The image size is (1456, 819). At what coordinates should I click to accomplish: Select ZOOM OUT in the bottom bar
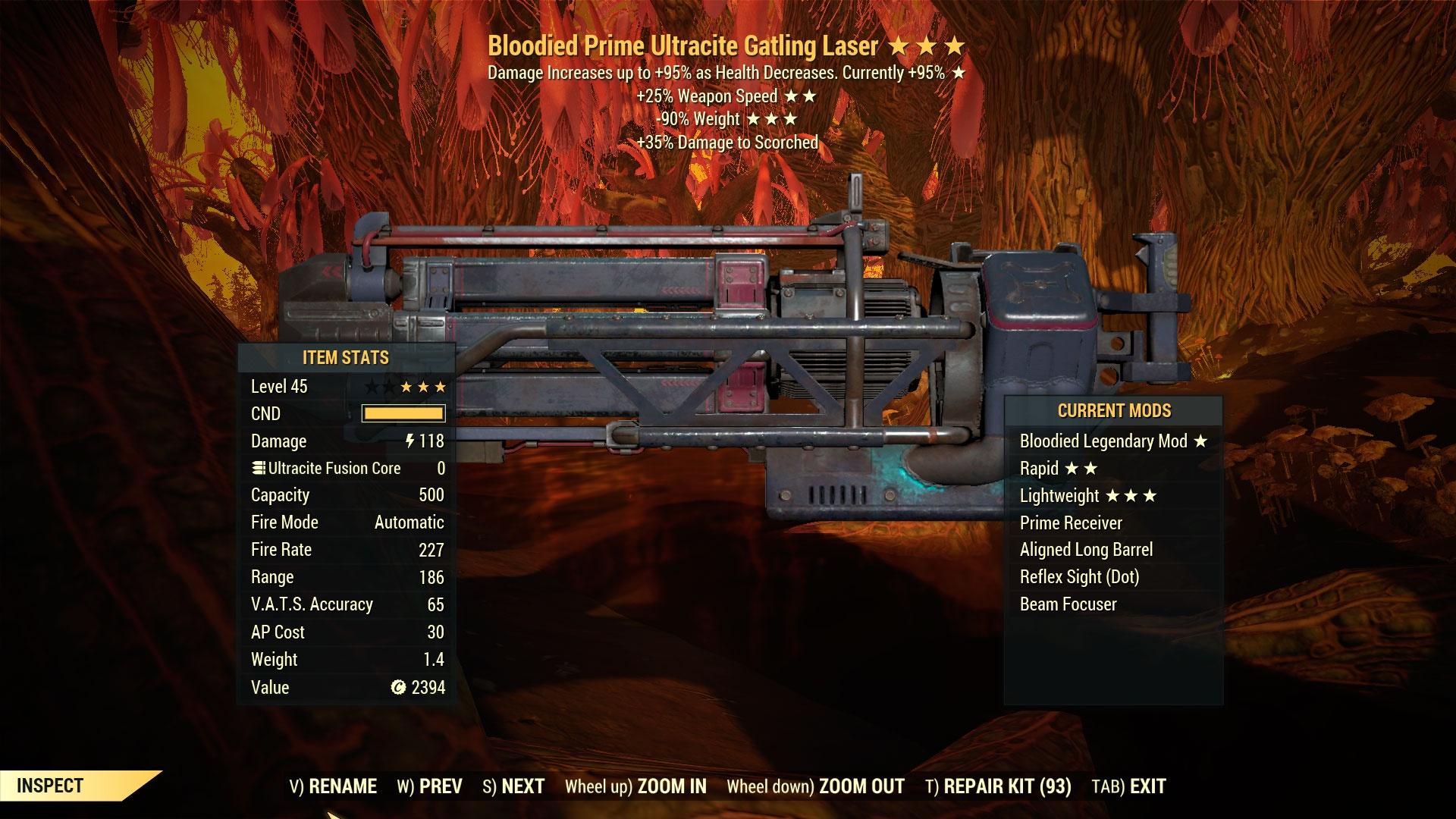(816, 786)
